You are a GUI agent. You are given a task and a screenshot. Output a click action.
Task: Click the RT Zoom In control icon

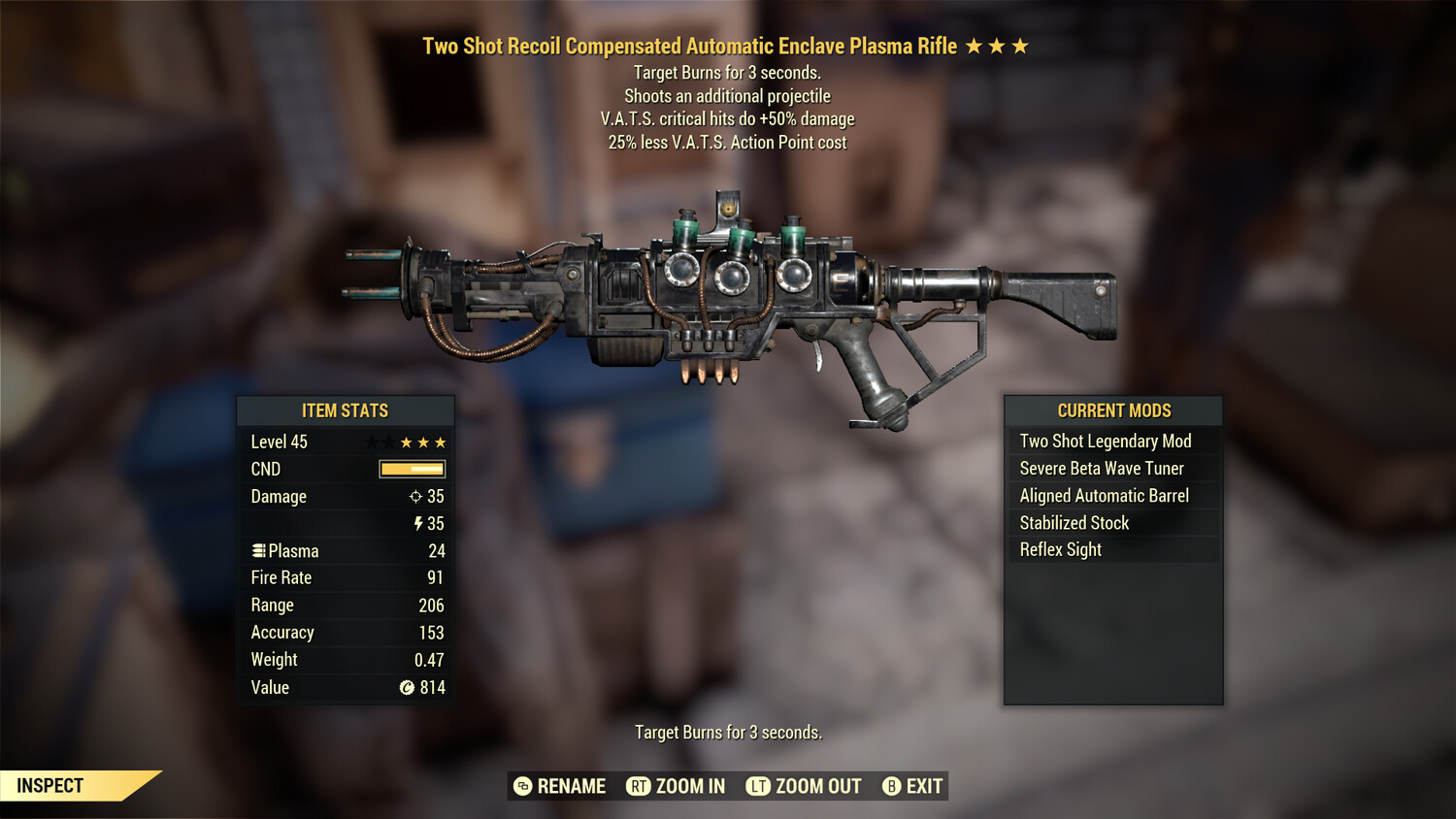point(637,786)
